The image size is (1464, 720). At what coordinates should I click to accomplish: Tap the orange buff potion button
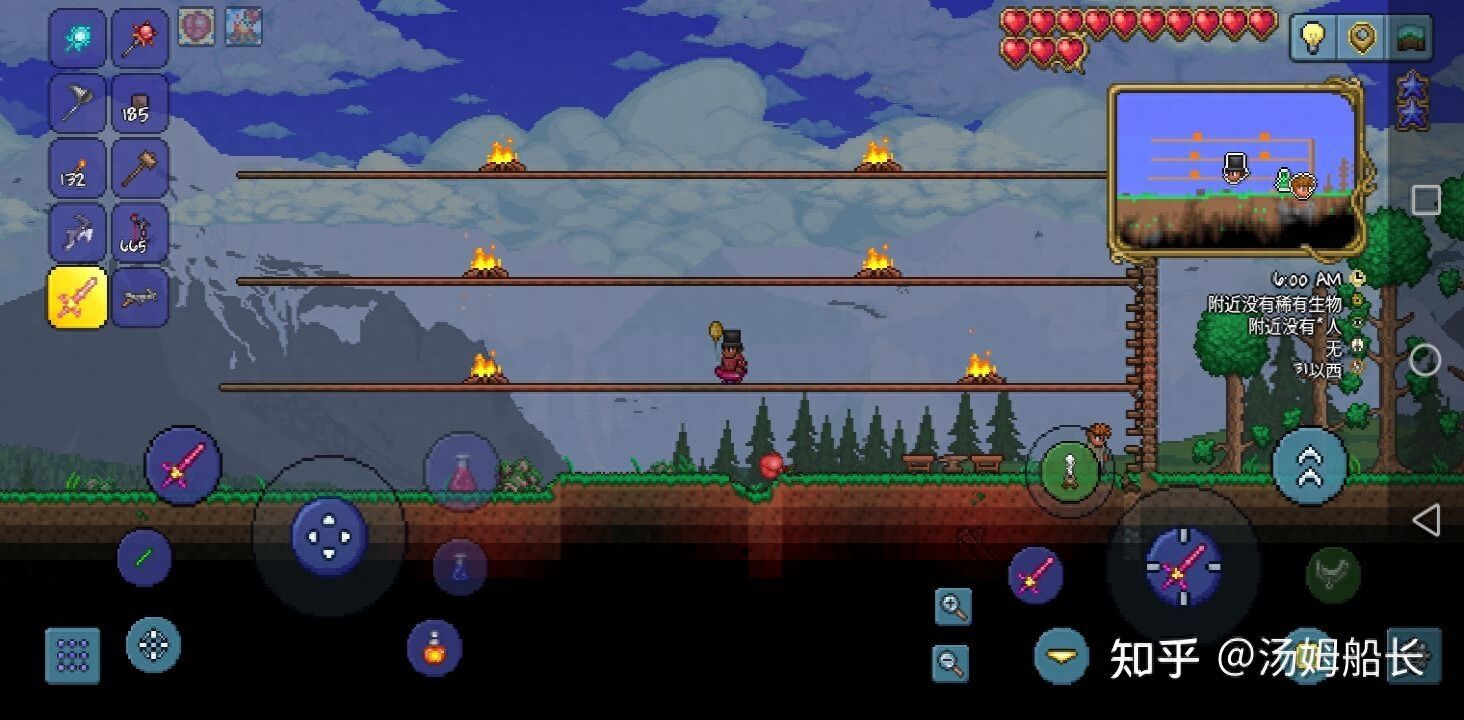[434, 647]
